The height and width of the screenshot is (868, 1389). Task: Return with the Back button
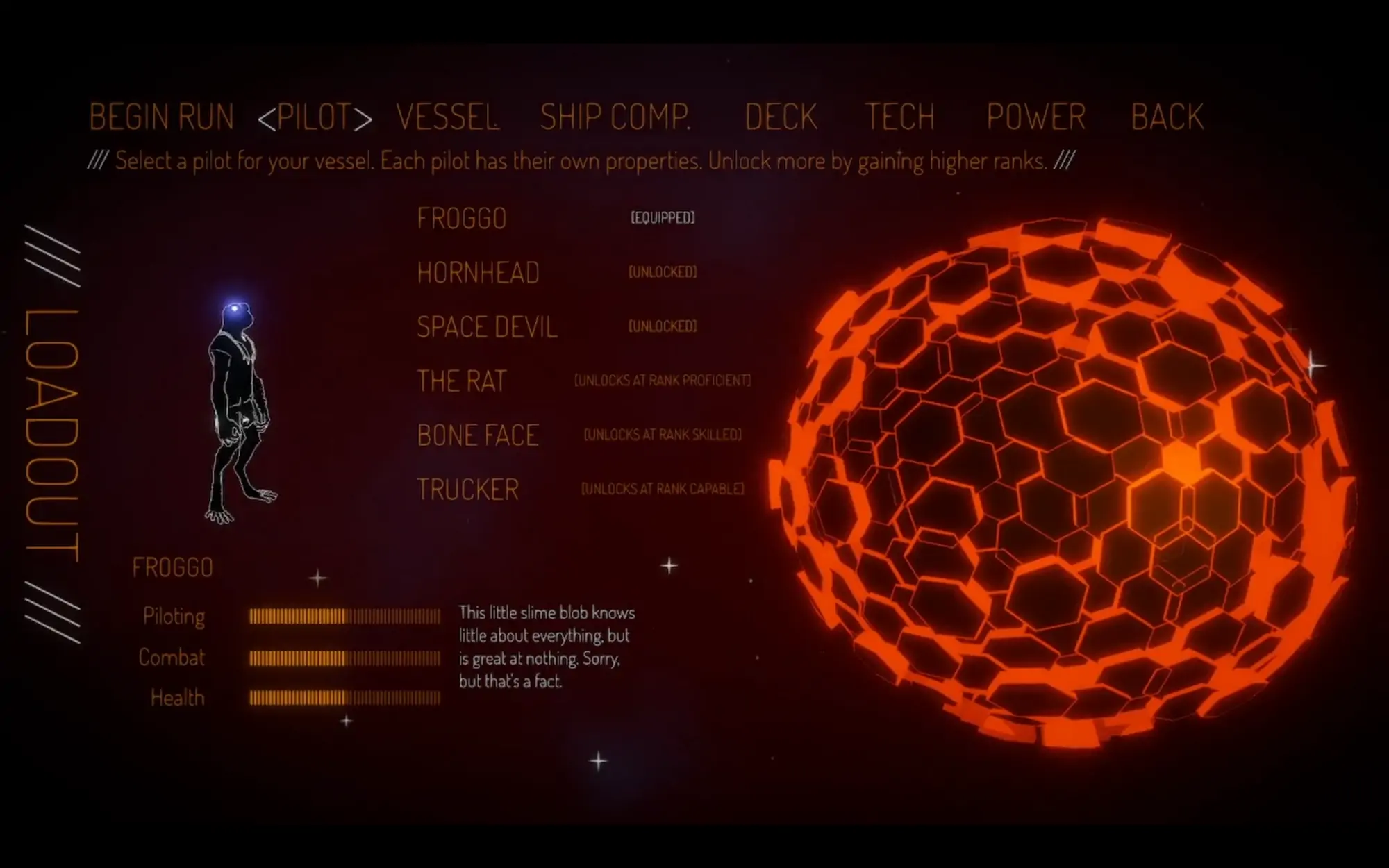point(1167,117)
